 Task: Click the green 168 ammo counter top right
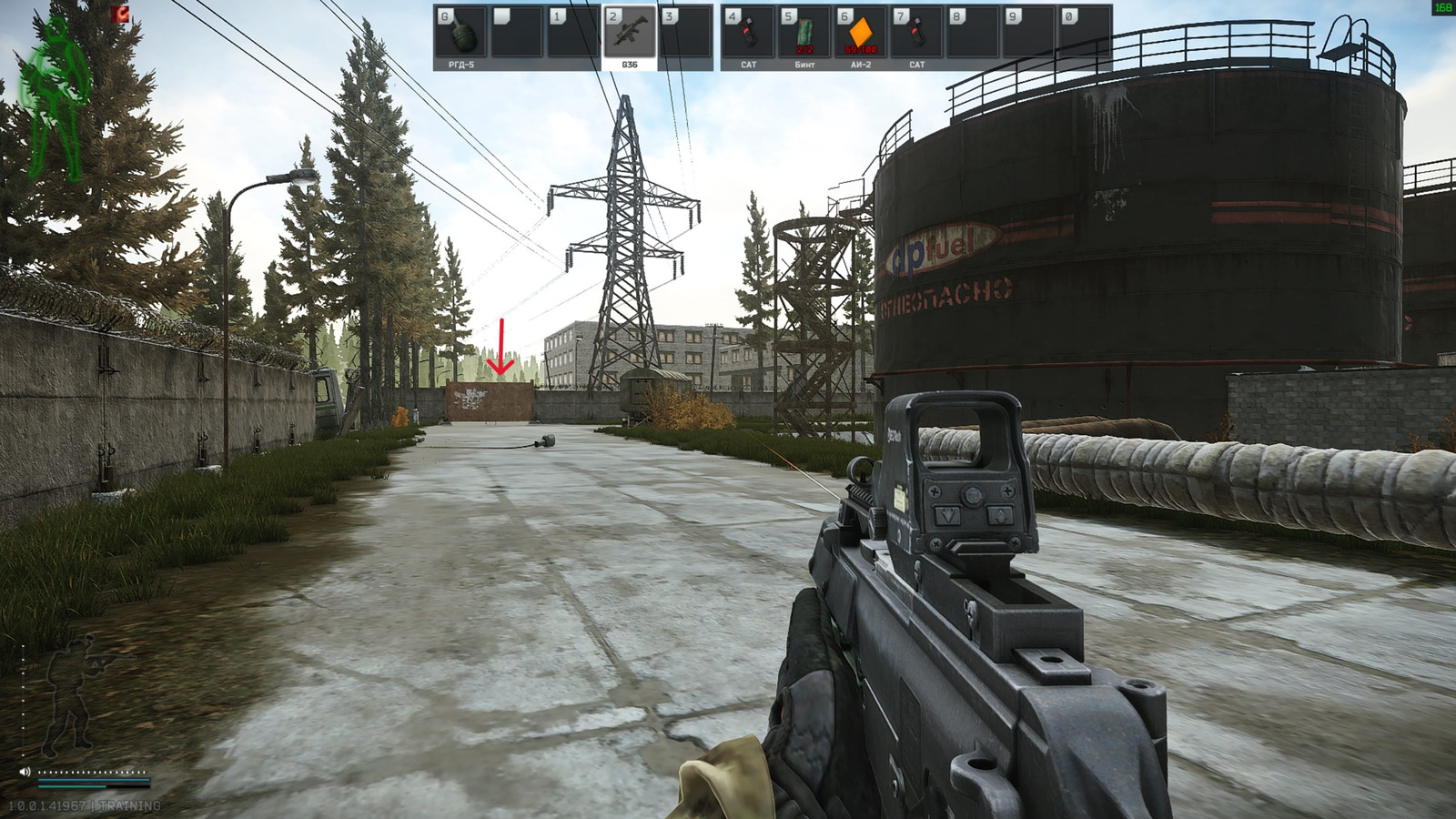tap(1442, 7)
